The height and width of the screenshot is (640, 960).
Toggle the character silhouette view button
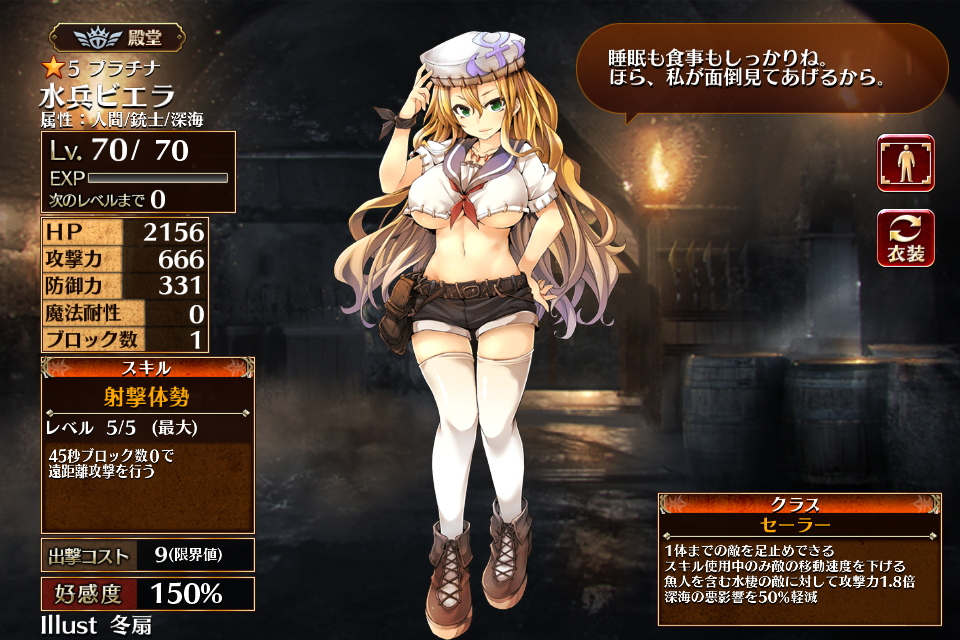(906, 163)
